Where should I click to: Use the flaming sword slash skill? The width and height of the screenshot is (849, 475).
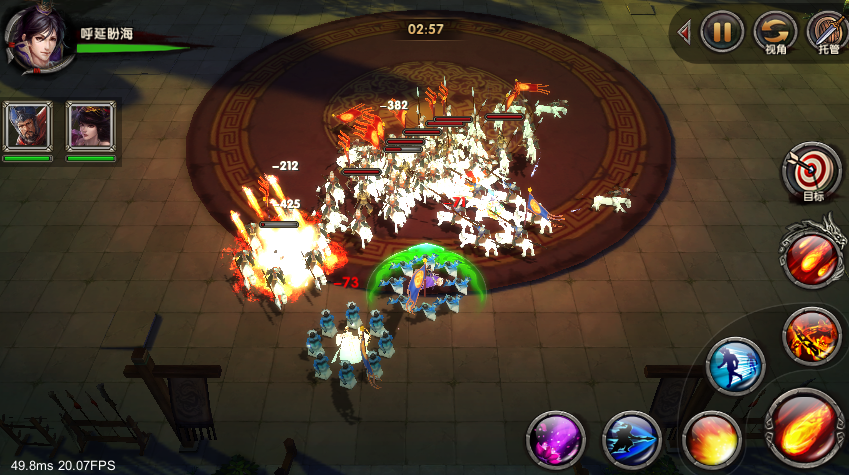point(811,334)
